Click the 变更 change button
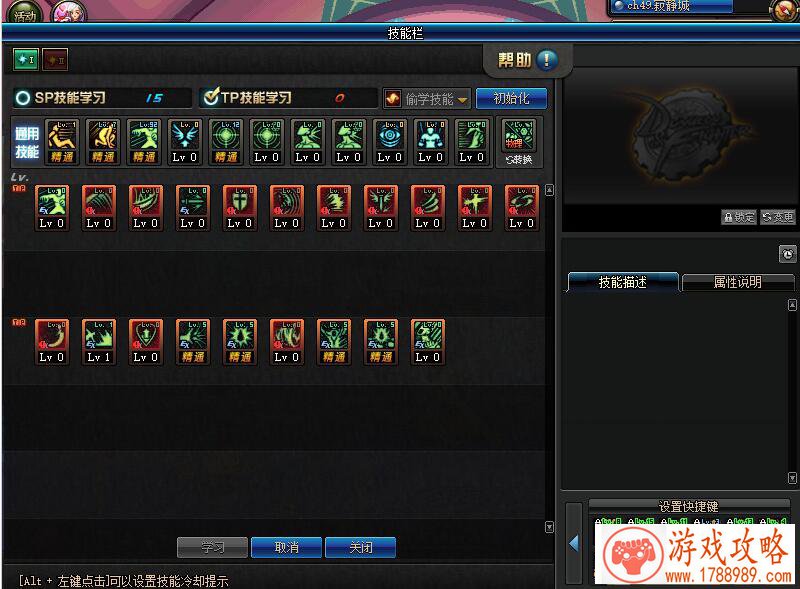 coord(778,217)
